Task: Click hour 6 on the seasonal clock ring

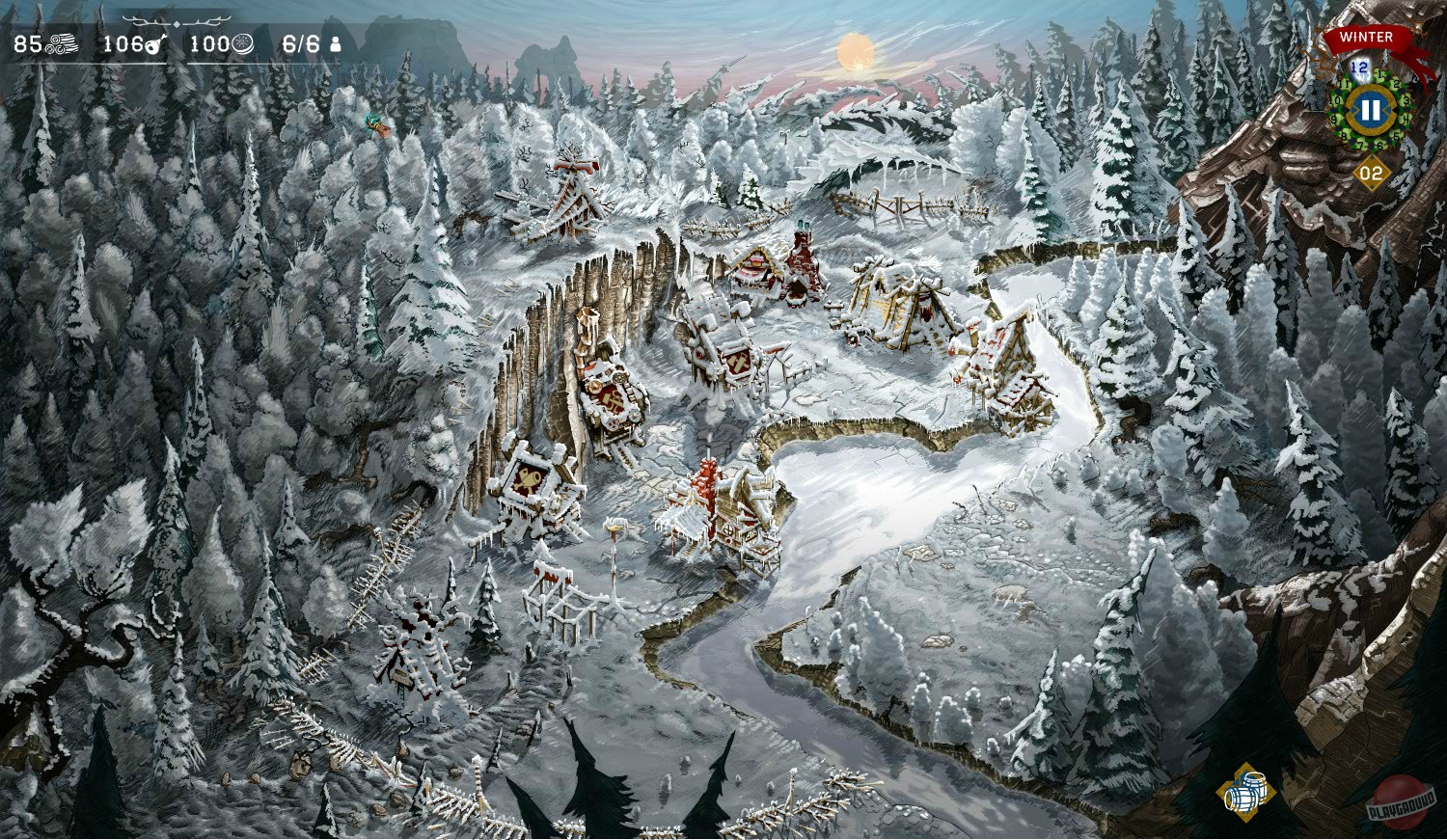Action: point(1379,146)
